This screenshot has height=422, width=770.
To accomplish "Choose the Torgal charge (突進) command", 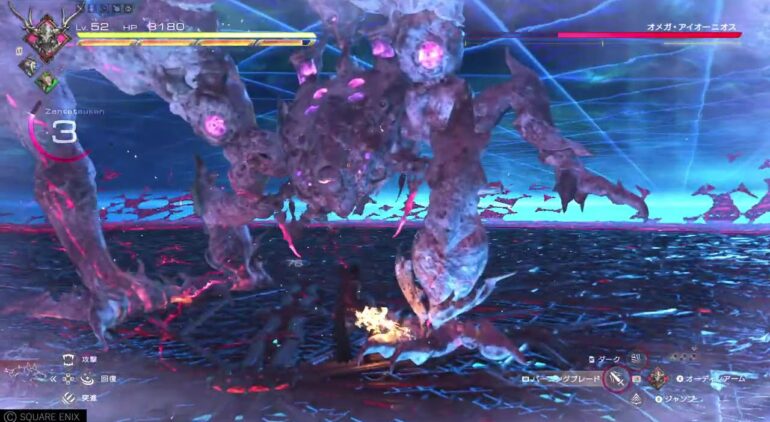I will [68, 398].
